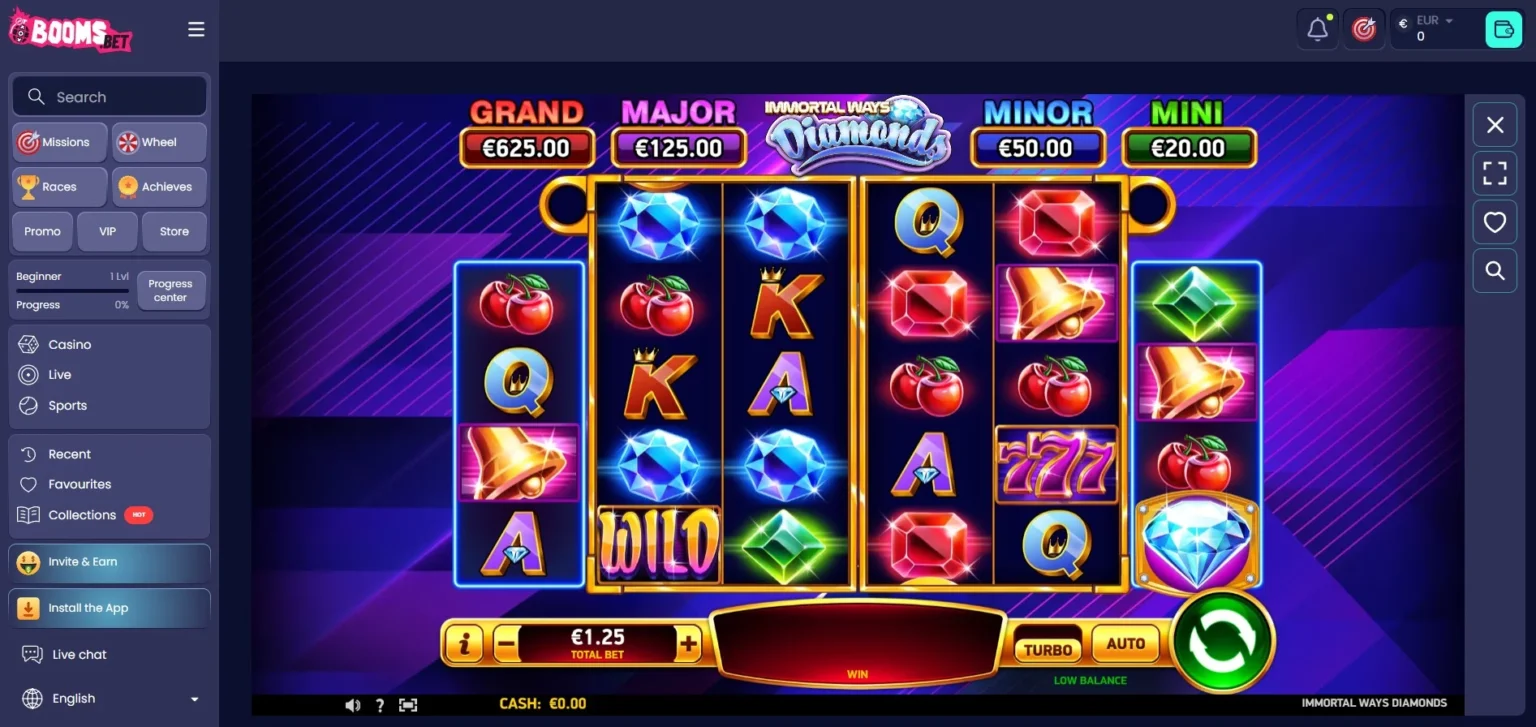Focus the Search games field
The image size is (1536, 727).
point(110,97)
